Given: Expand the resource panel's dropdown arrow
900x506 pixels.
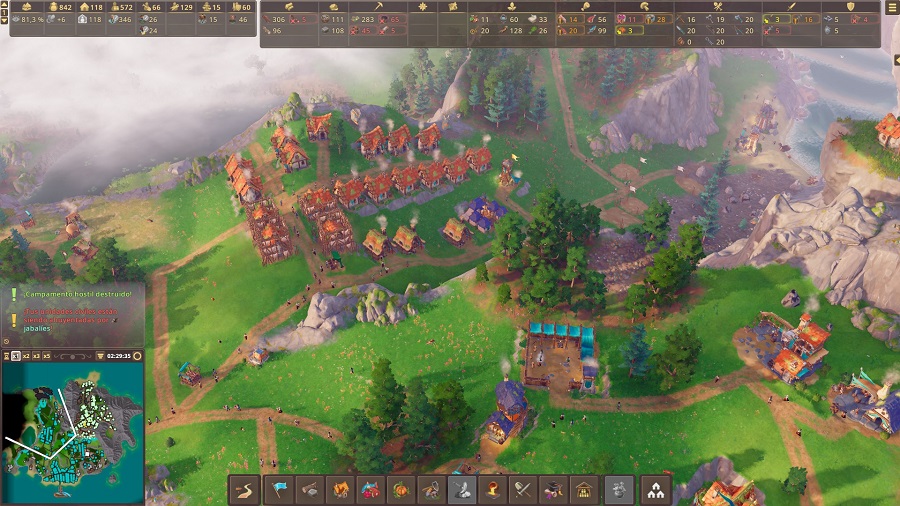Looking at the screenshot, I should [x=5, y=19].
